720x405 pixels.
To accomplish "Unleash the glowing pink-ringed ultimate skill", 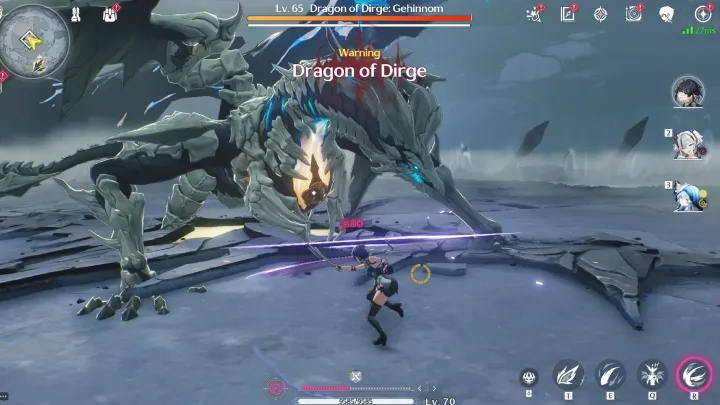I will click(x=693, y=374).
